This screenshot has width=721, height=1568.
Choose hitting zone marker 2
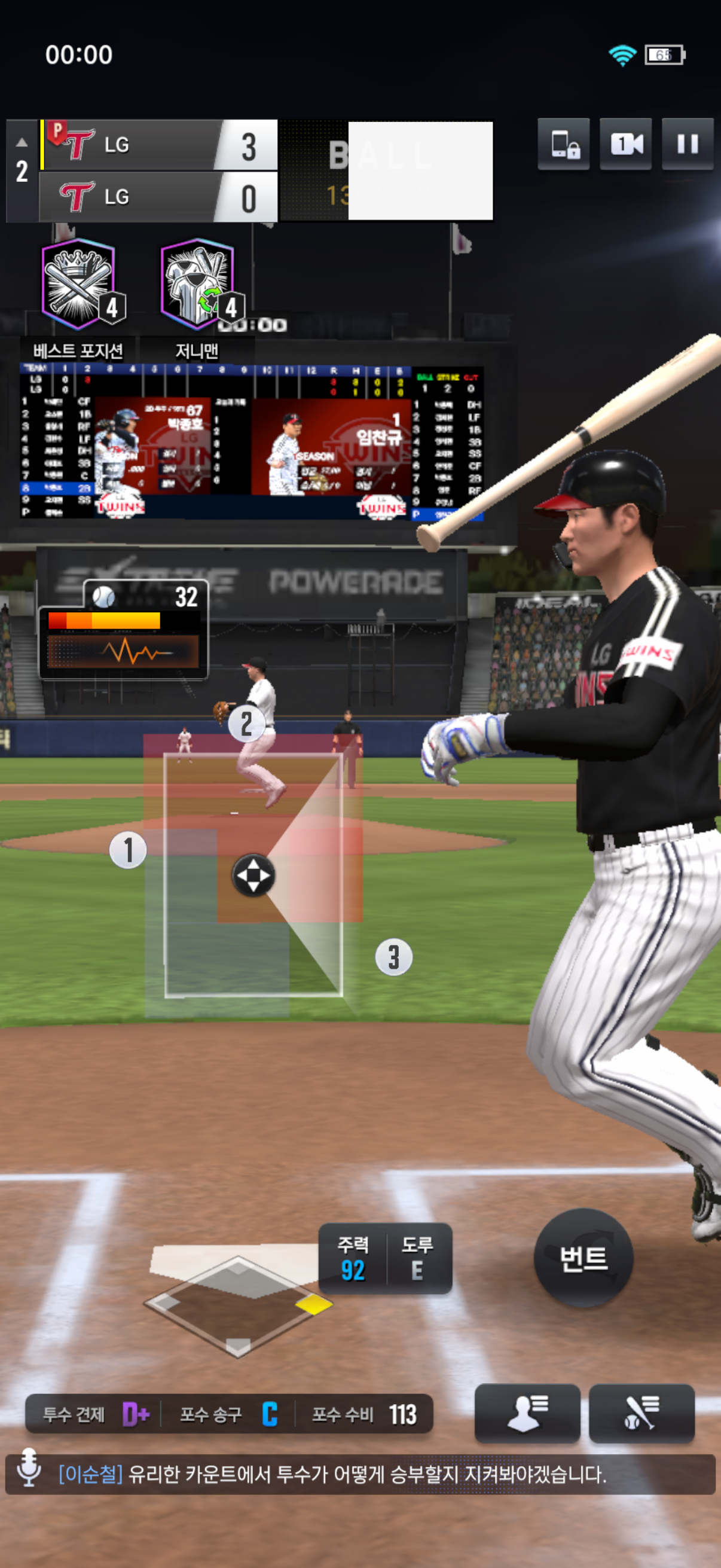coord(246,724)
